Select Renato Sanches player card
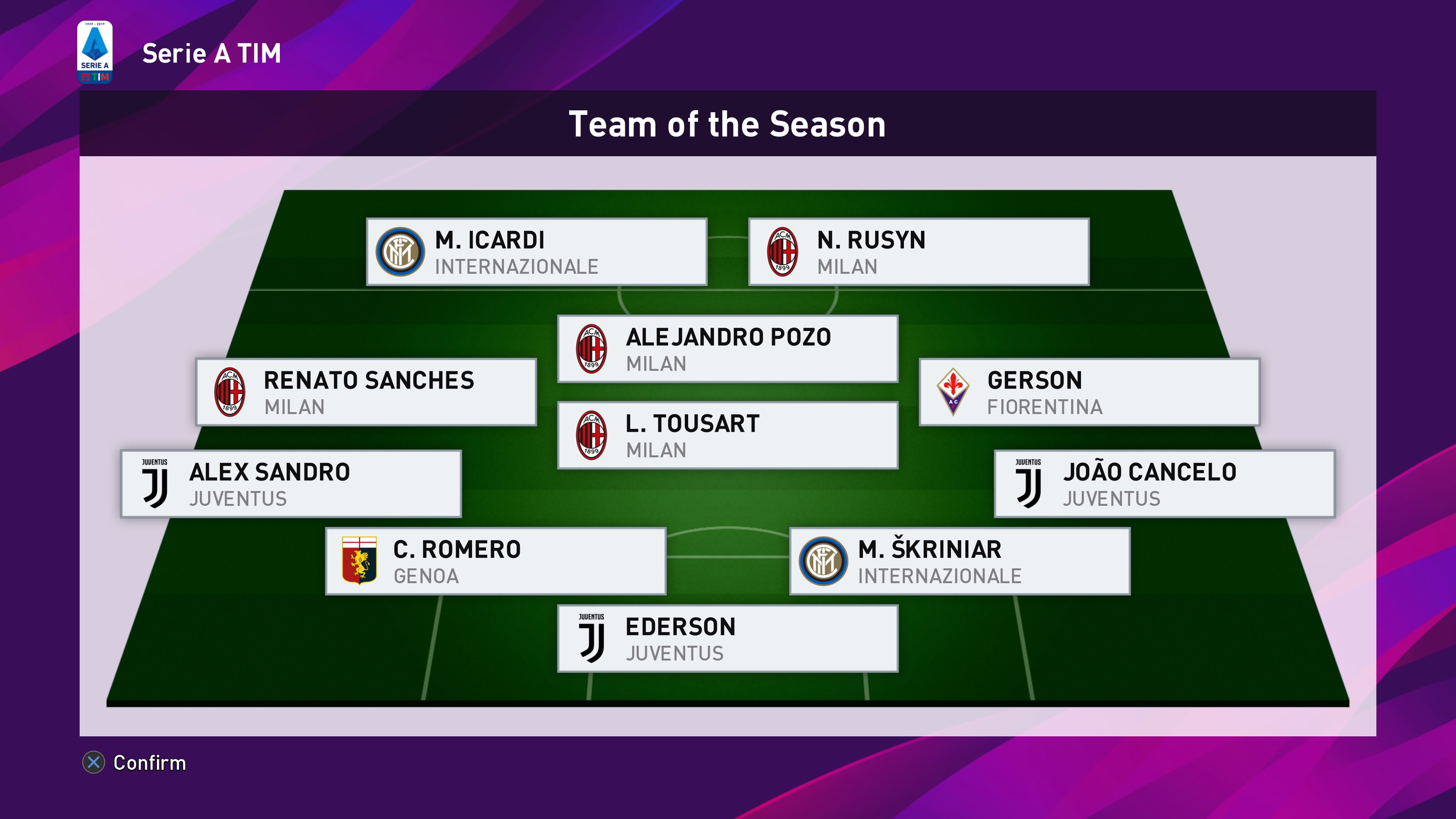1456x819 pixels. 366,392
